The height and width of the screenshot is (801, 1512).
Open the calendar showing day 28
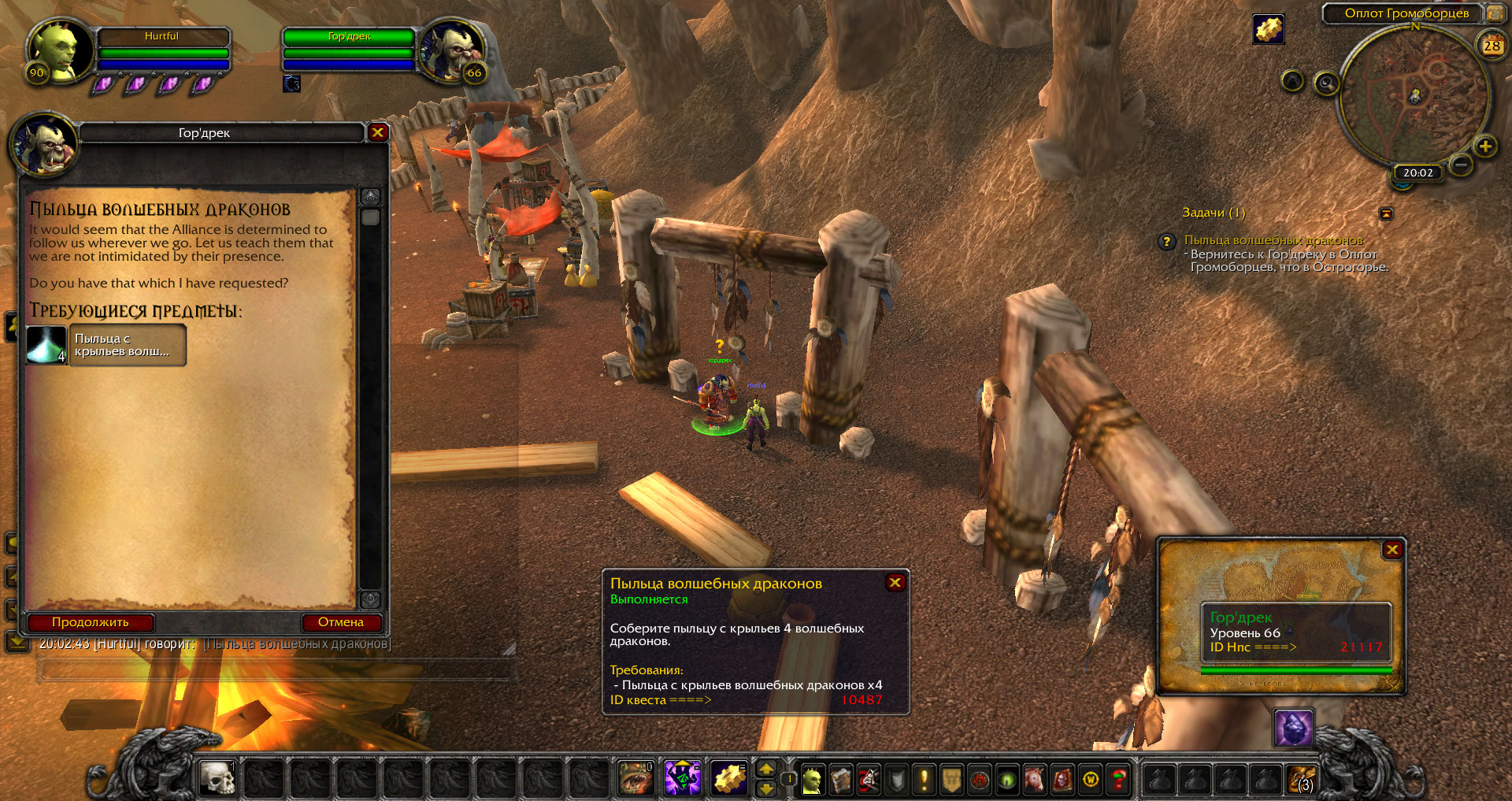tap(1492, 46)
